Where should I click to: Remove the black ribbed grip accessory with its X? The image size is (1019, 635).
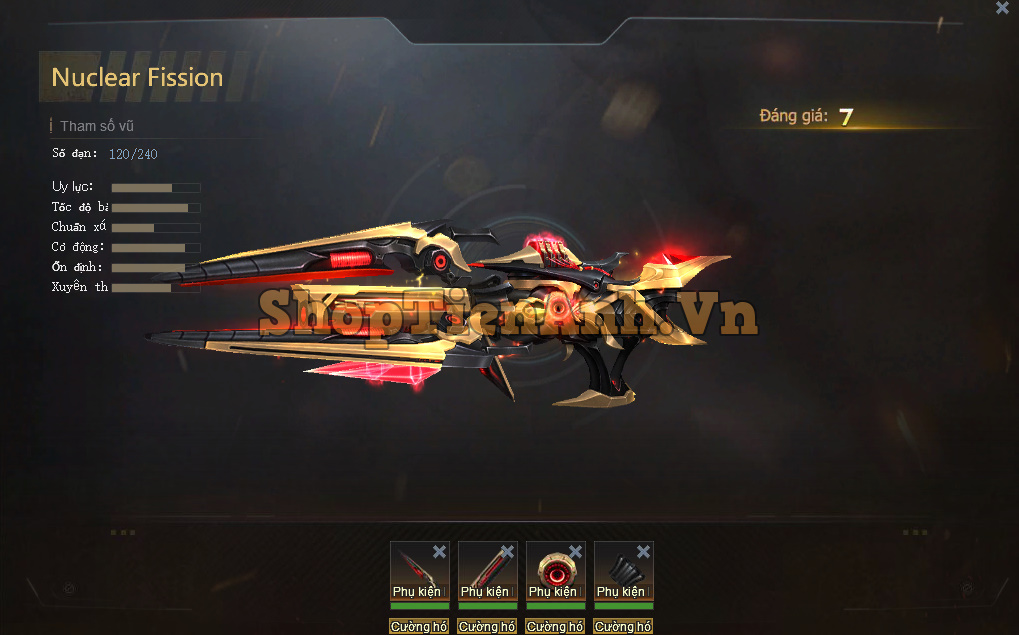coord(643,552)
